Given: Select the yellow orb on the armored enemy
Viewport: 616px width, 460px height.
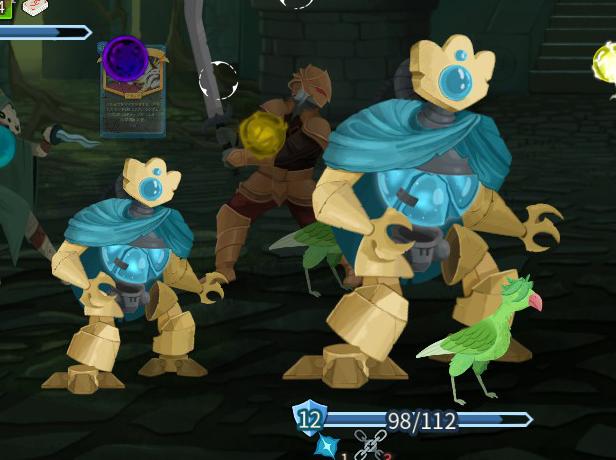Looking at the screenshot, I should click(x=263, y=131).
